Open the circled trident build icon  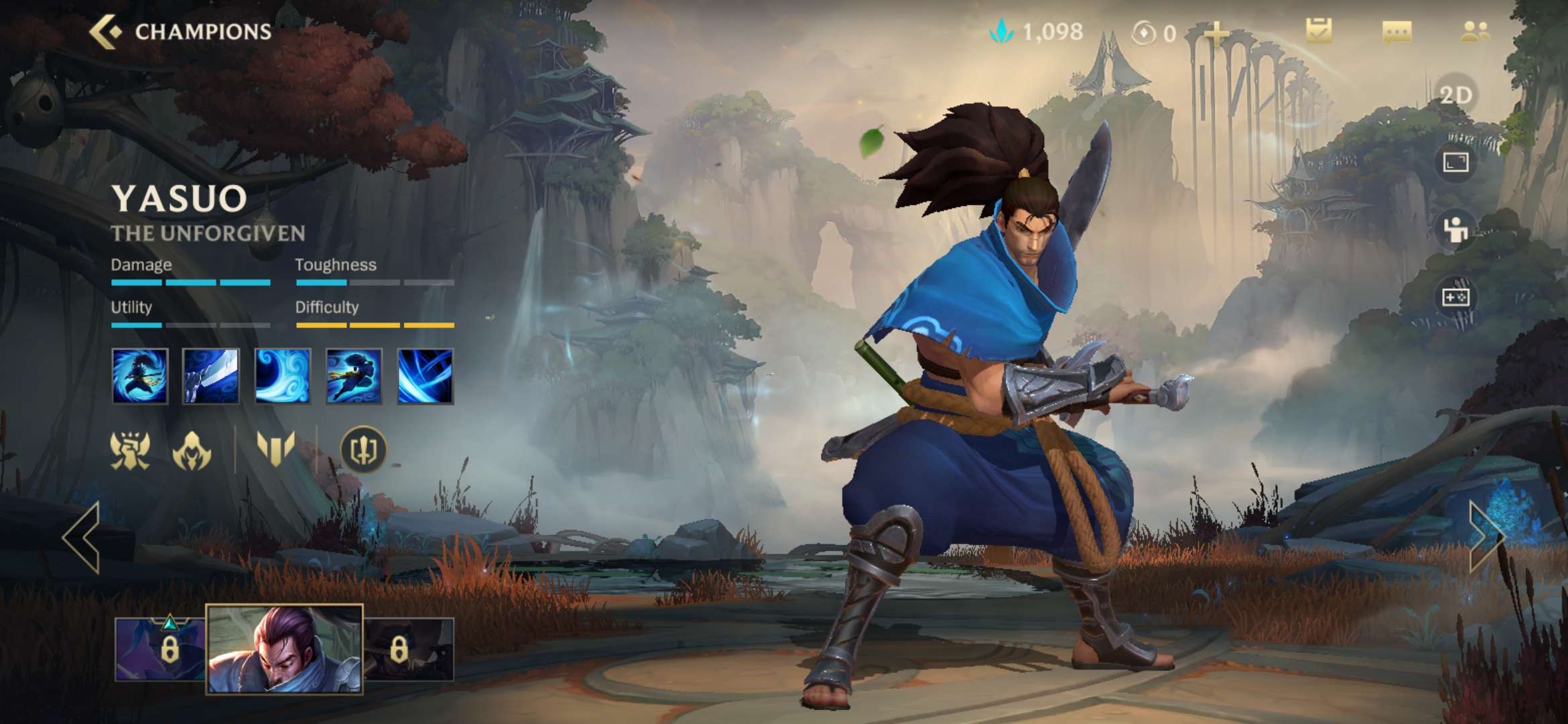coord(363,450)
